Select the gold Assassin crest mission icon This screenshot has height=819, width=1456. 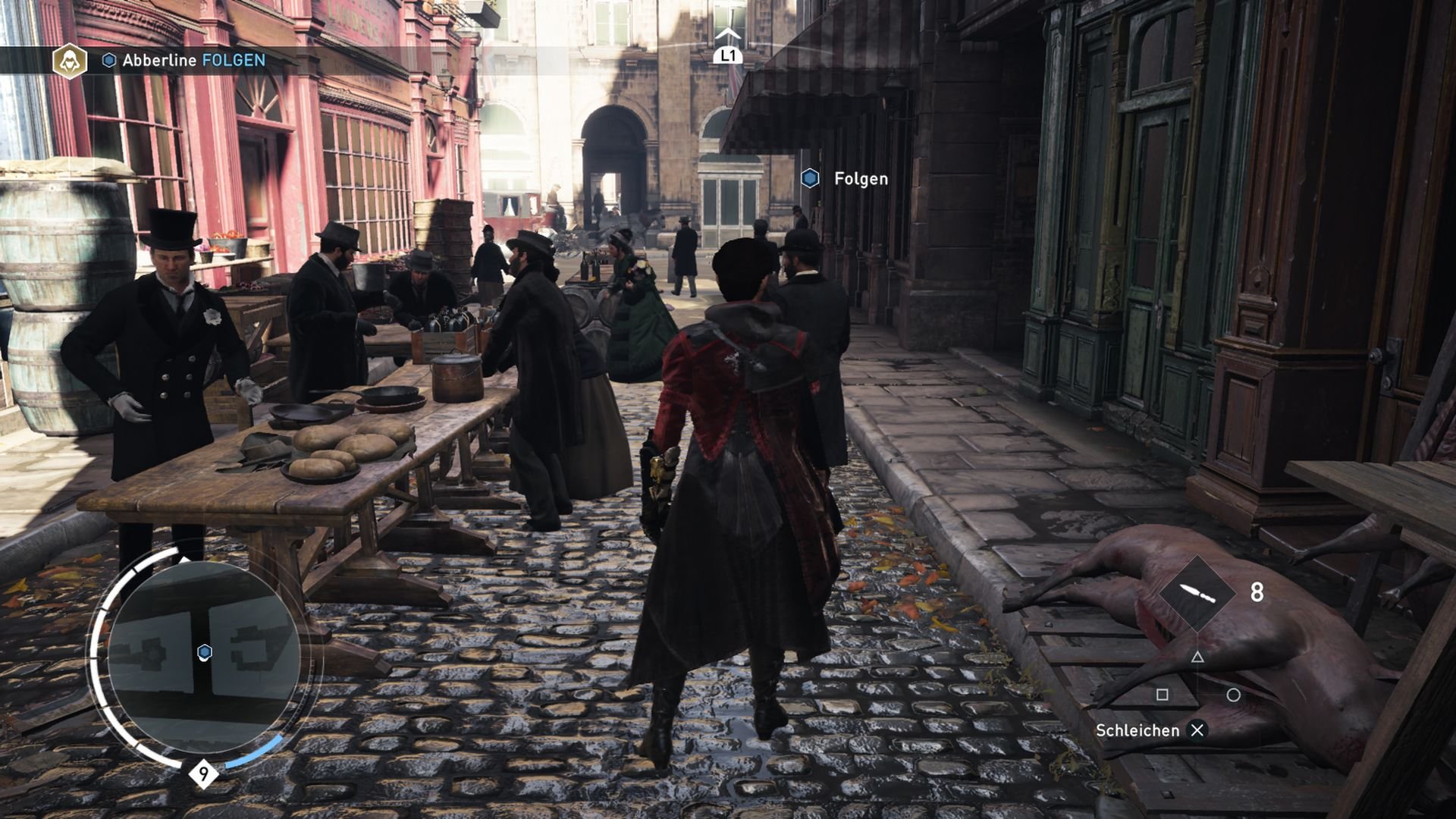click(68, 60)
